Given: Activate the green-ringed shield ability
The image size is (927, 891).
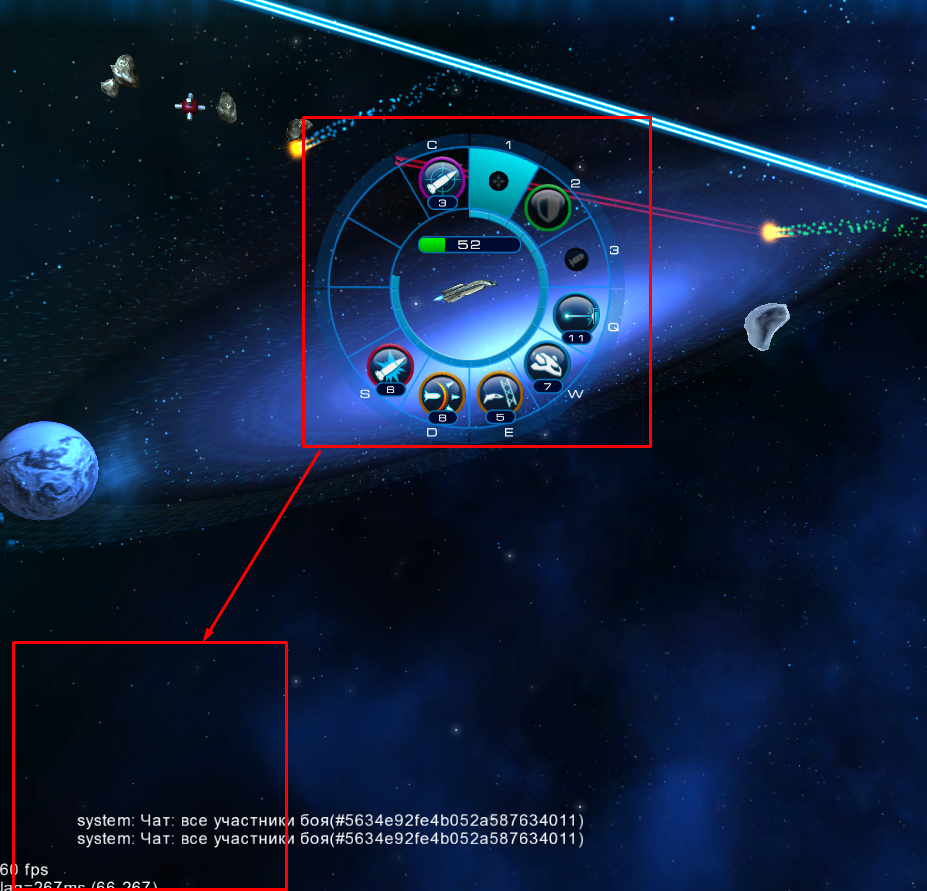Looking at the screenshot, I should pos(548,208).
